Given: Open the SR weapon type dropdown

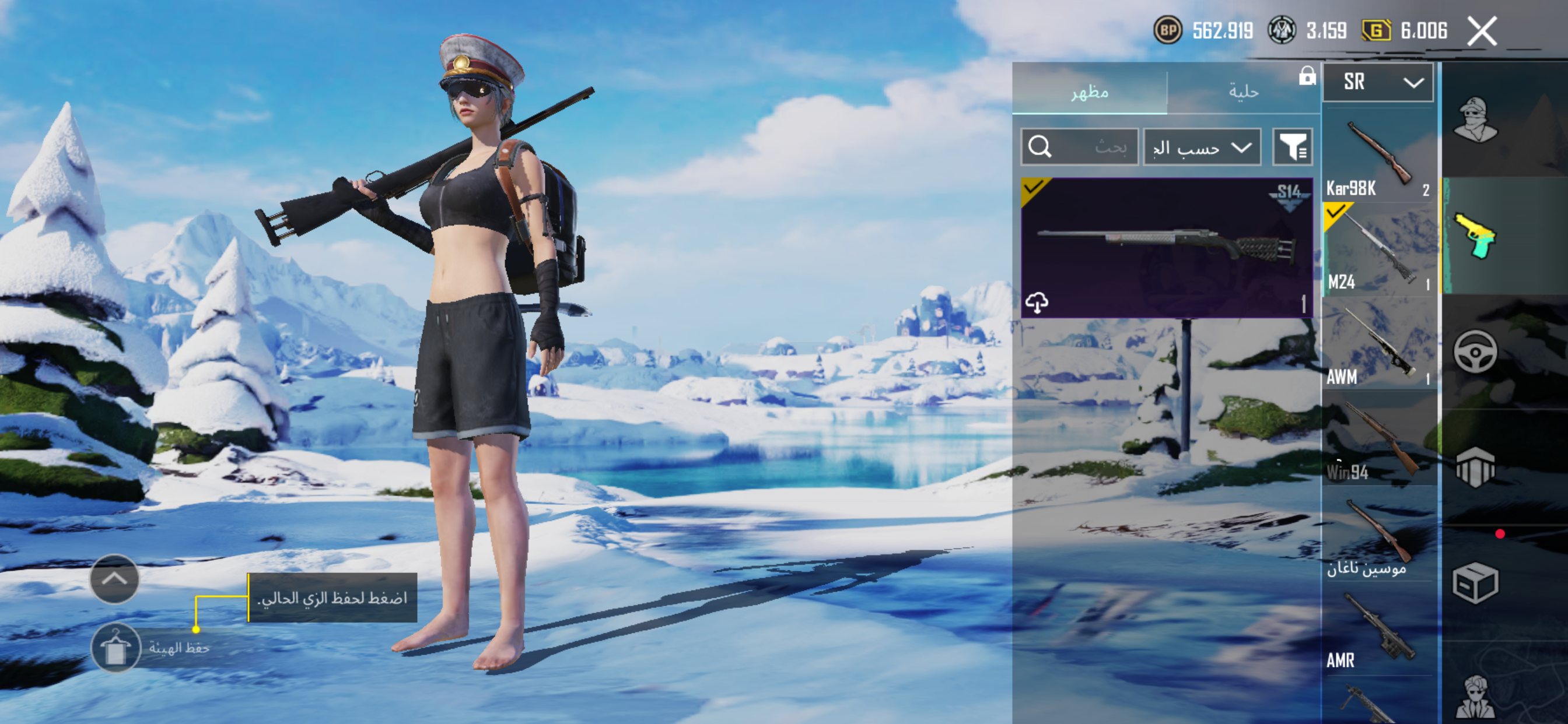Looking at the screenshot, I should pos(1377,82).
